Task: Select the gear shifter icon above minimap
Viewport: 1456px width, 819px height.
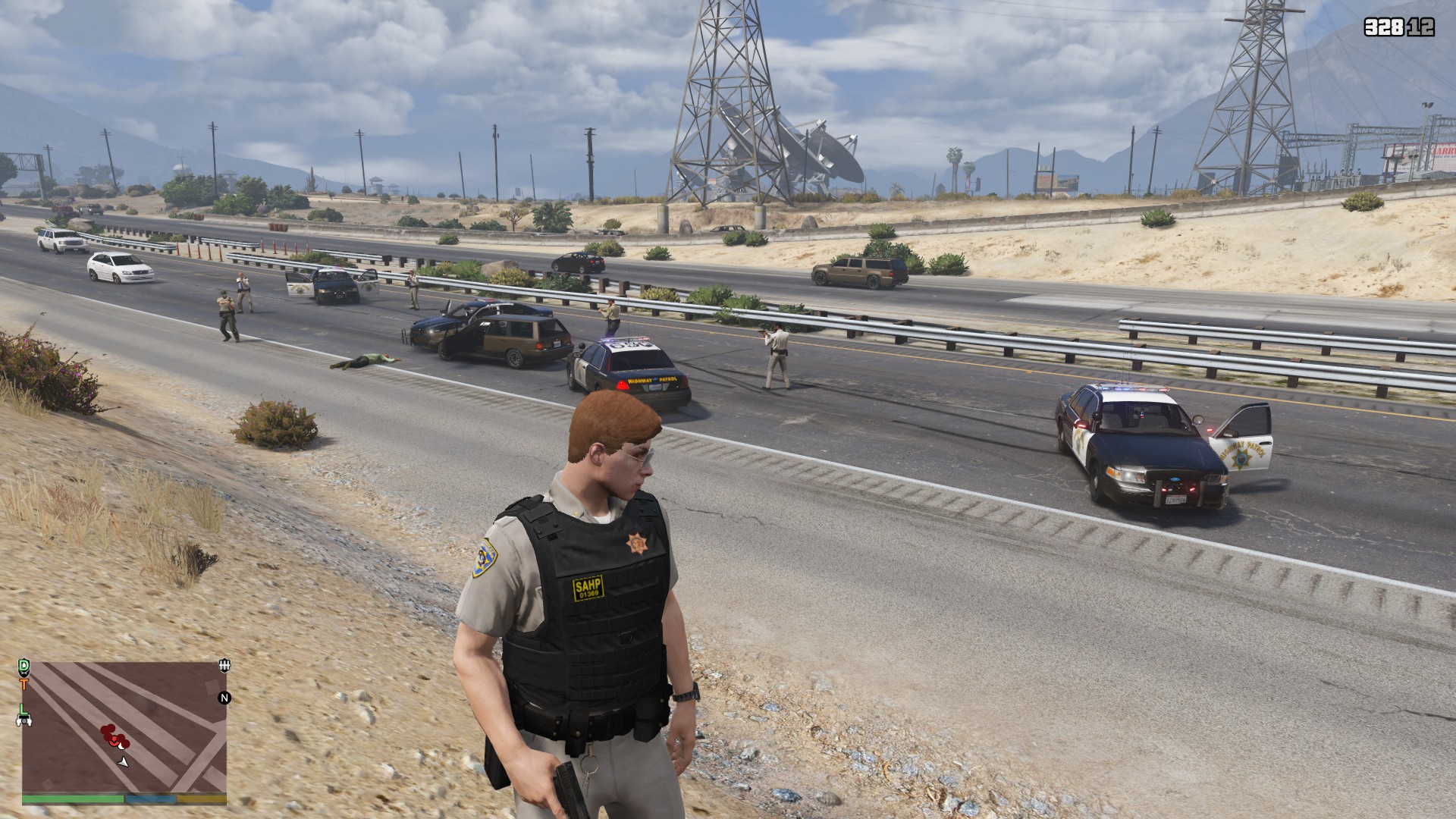Action: 223,666
